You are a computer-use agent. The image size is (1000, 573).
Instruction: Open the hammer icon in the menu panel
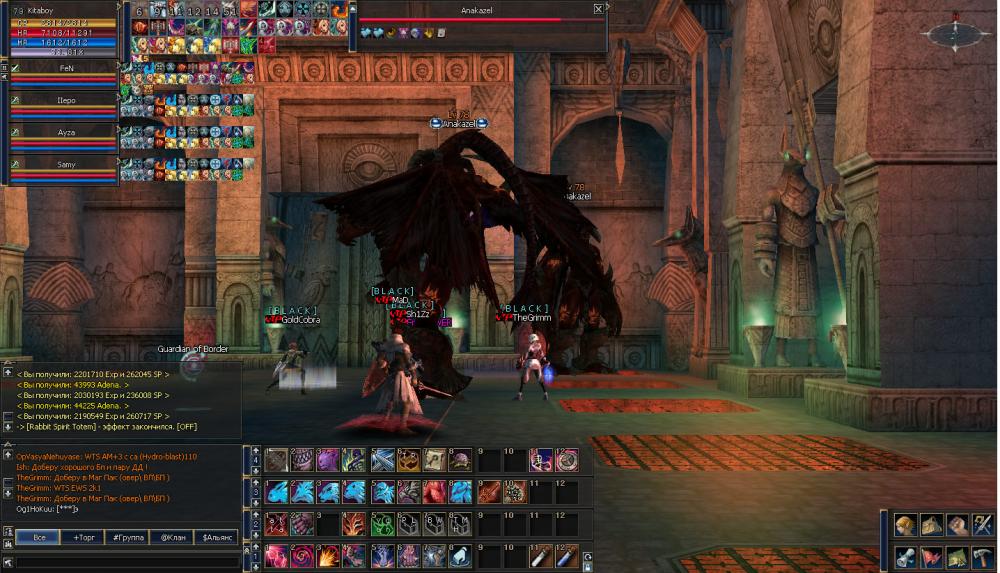[982, 558]
